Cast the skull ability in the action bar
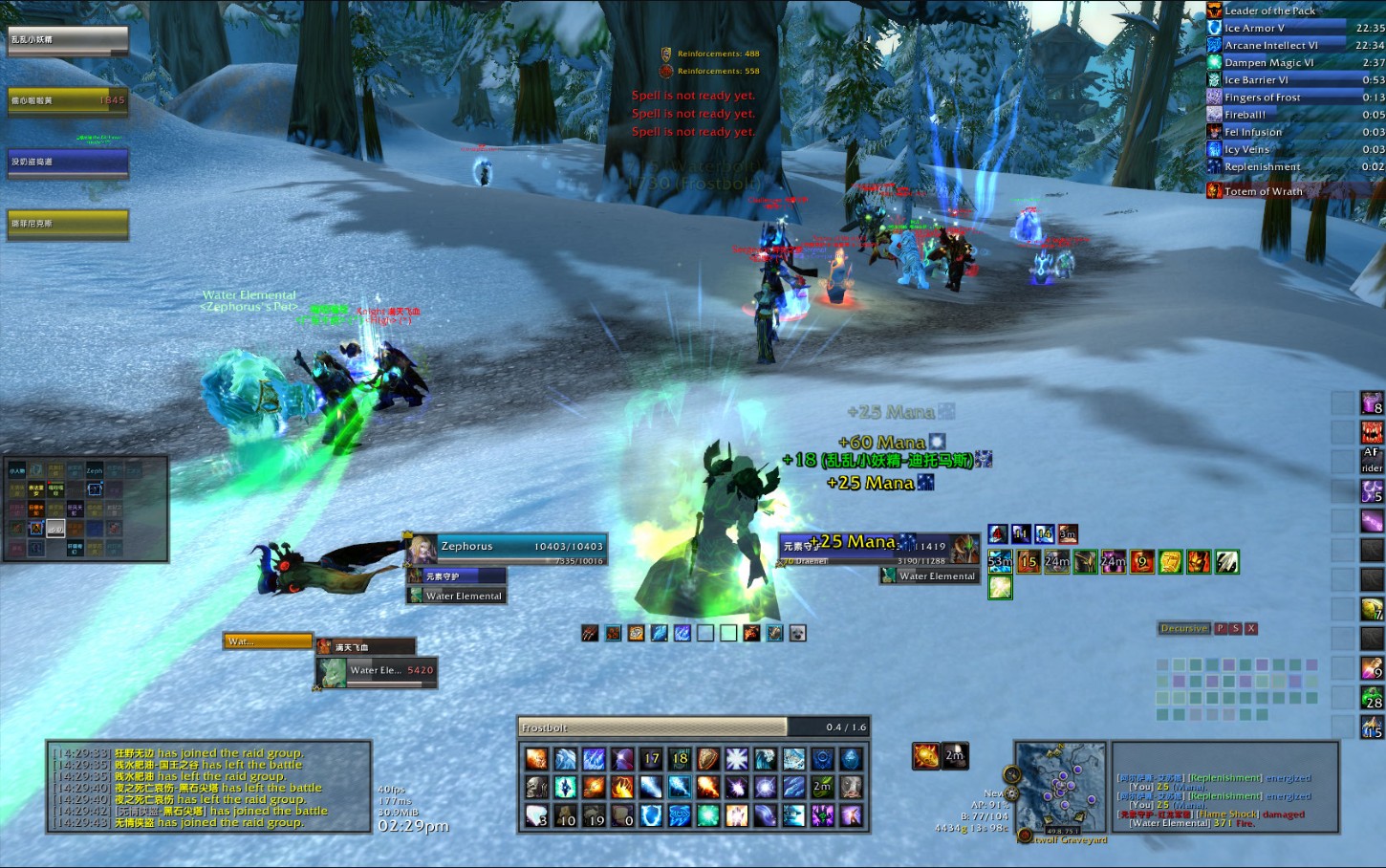Viewport: 1386px width, 868px height. [x=537, y=788]
